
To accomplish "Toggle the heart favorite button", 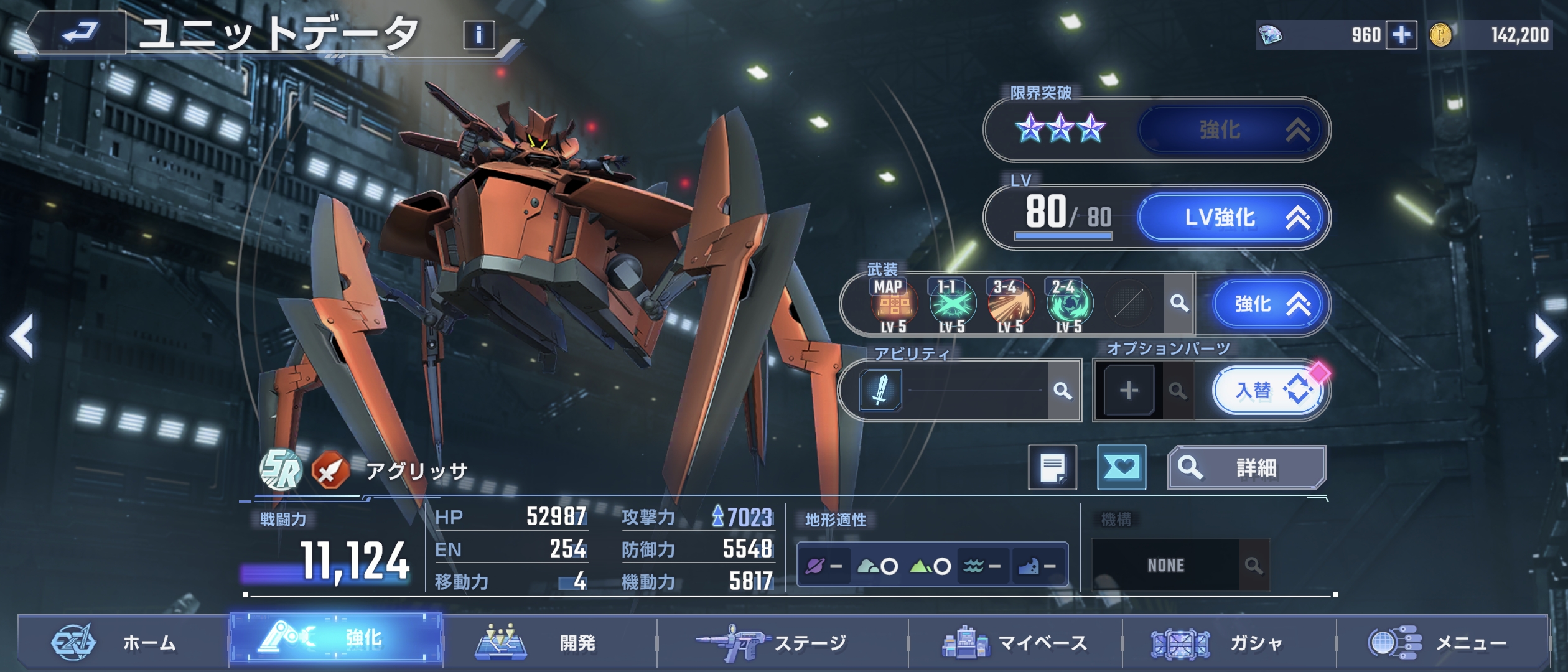I will point(1121,467).
